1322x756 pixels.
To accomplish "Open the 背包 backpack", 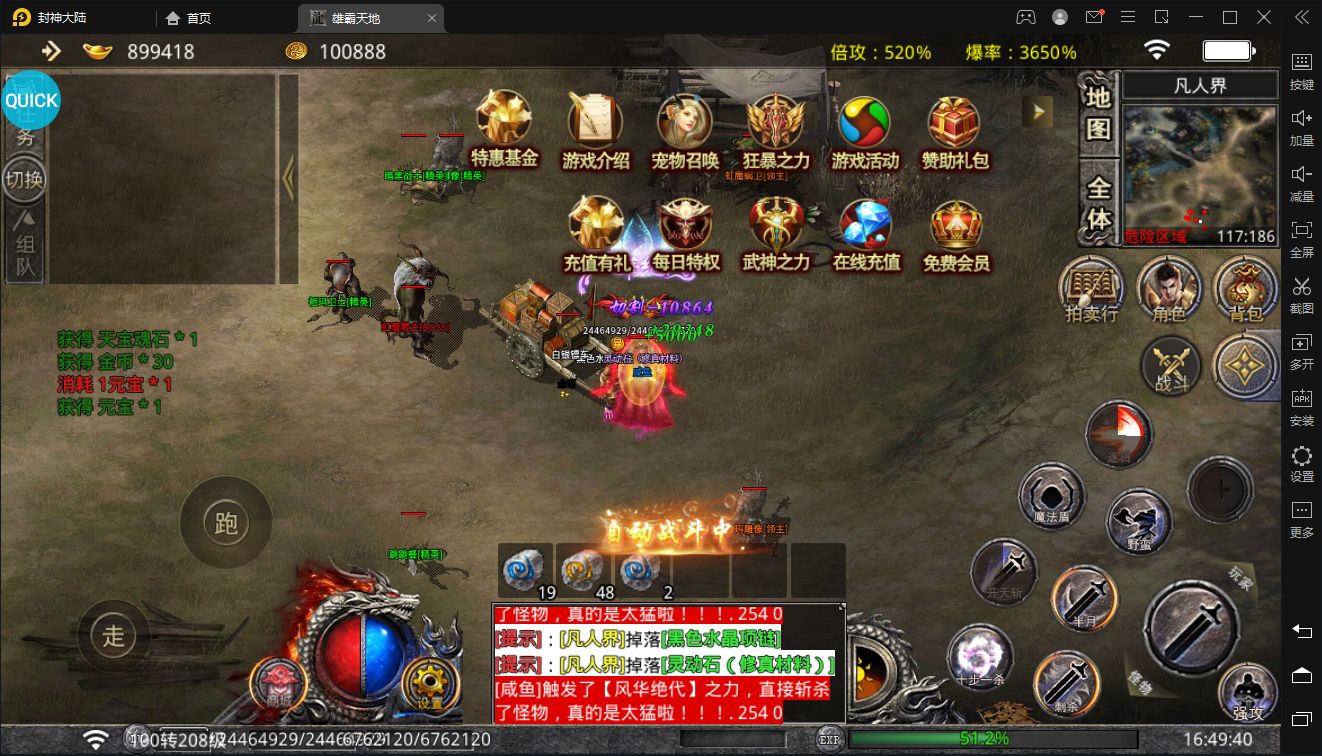I will [1245, 288].
